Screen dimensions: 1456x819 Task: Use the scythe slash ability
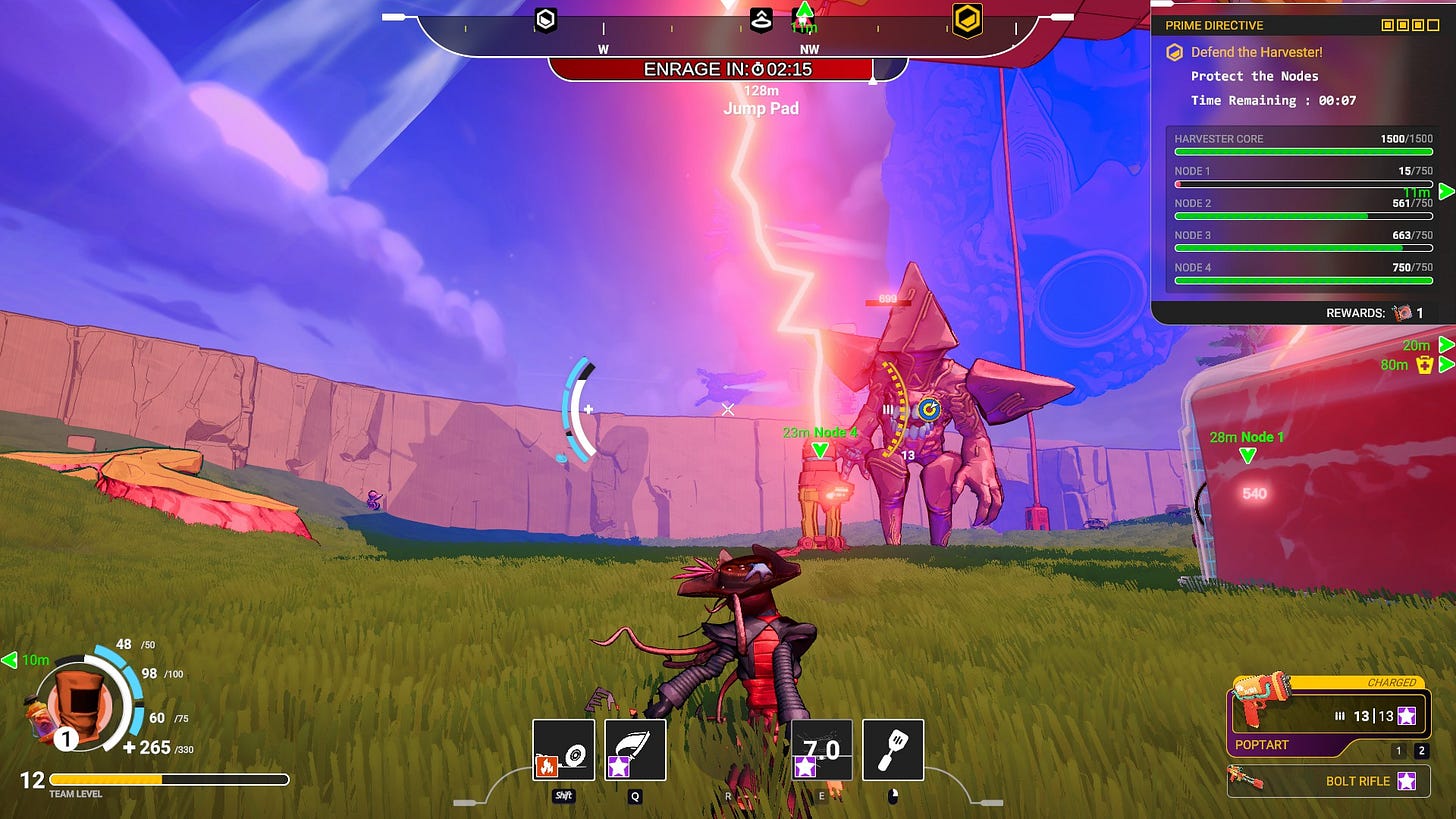point(635,750)
